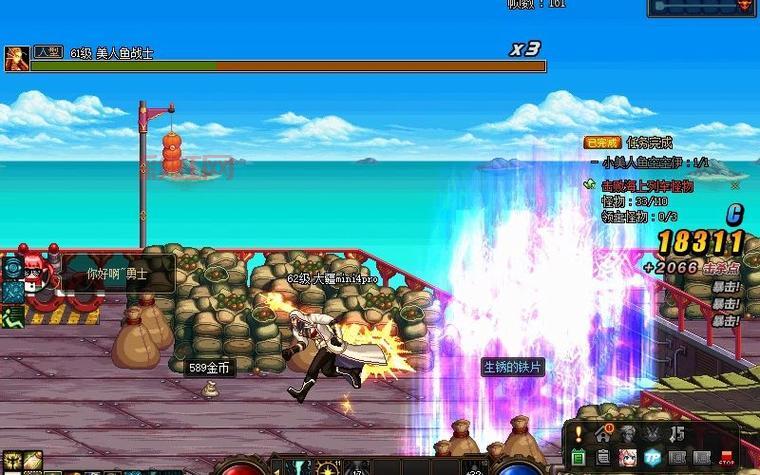Screen dimensions: 760x475
Task: Click the mermaid warrior enemy portrait icon
Action: (x=16, y=58)
